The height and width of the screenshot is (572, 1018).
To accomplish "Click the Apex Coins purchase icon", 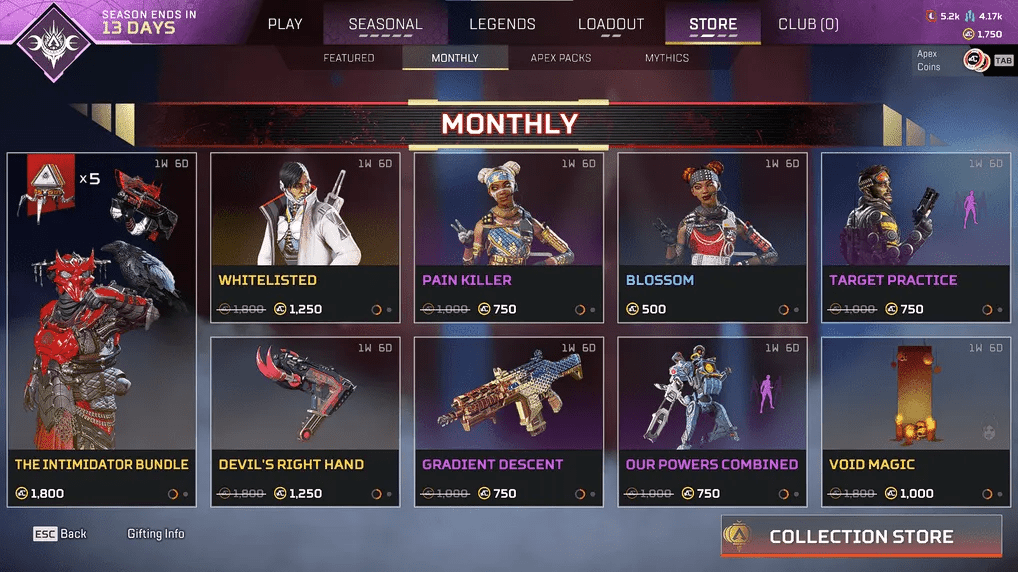I will tap(976, 61).
